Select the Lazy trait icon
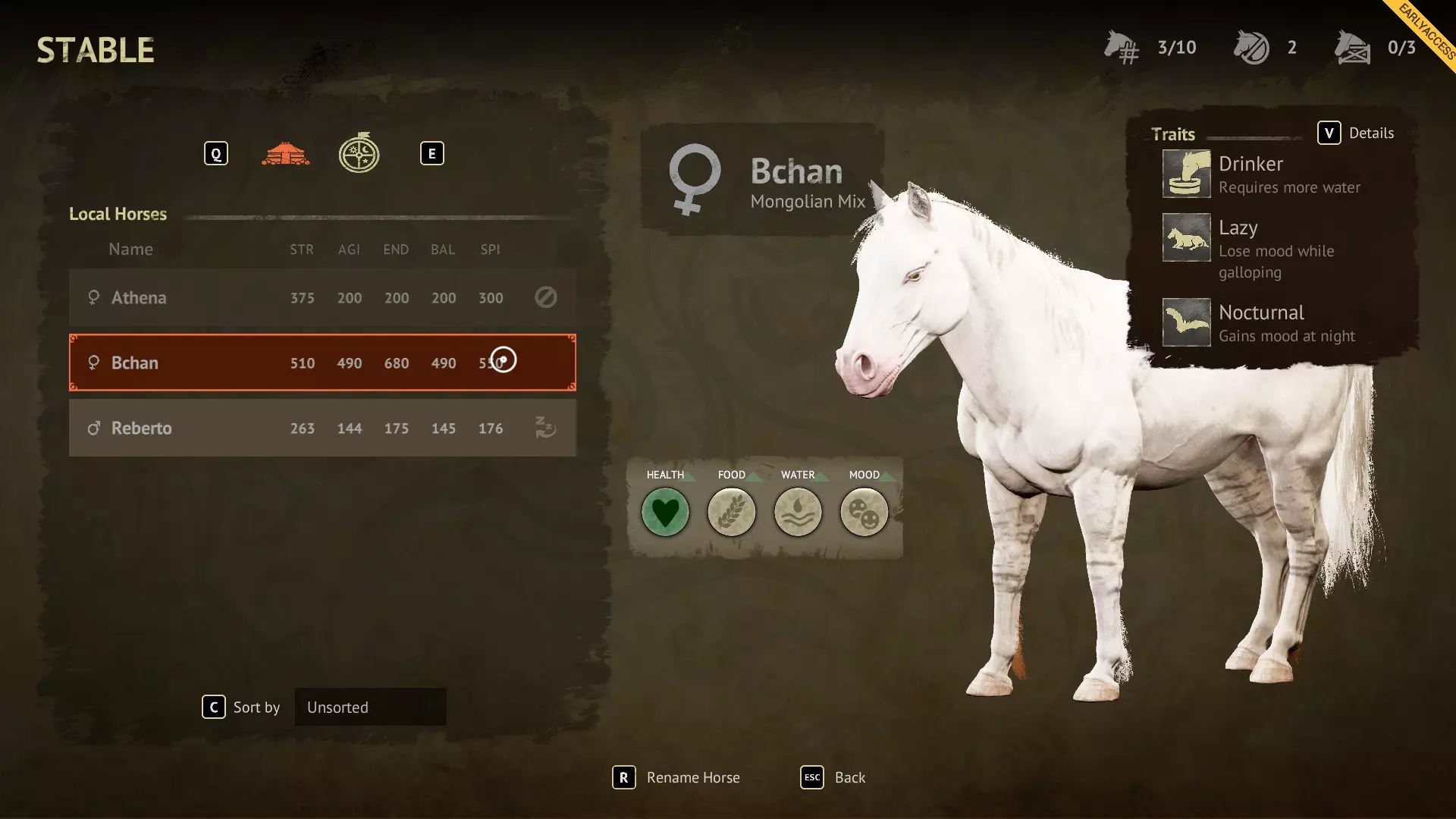Screen dimensions: 1456x819 tap(1186, 237)
